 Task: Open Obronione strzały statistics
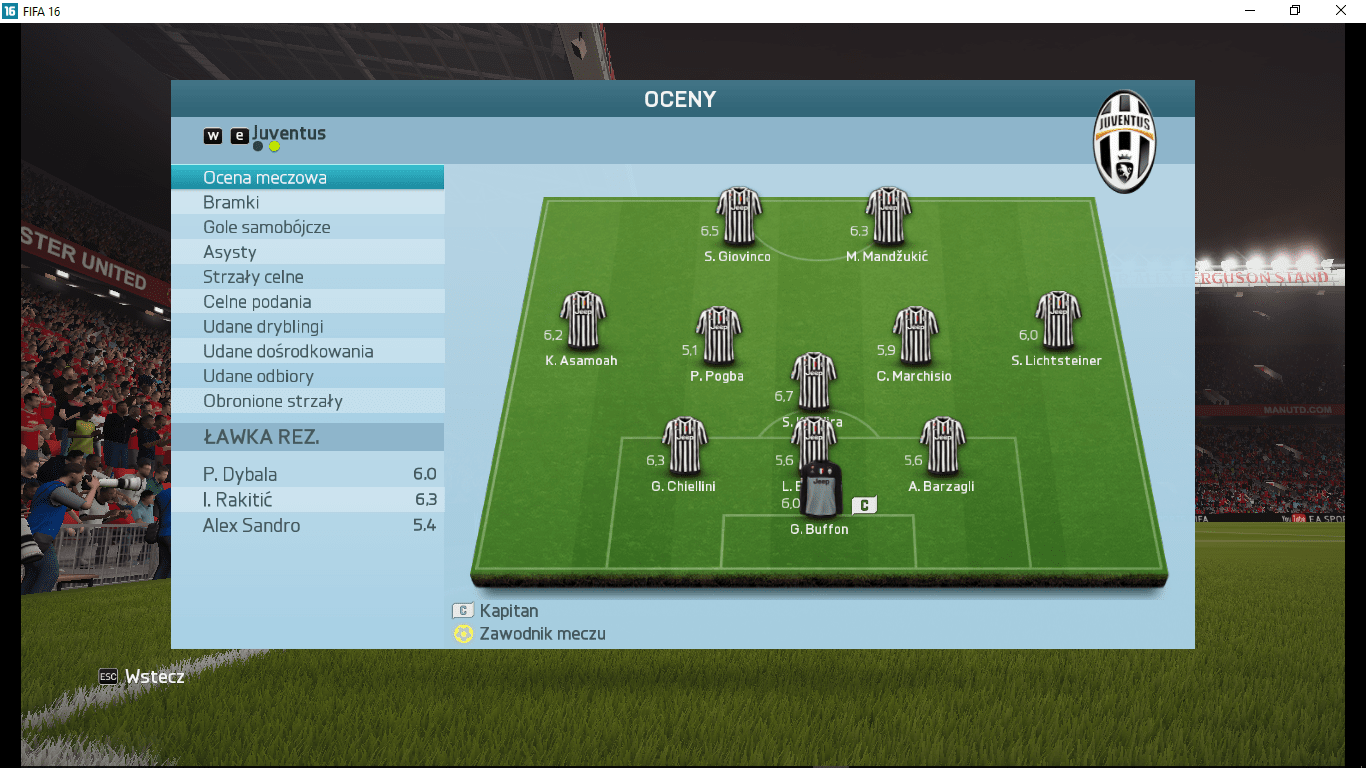point(307,401)
